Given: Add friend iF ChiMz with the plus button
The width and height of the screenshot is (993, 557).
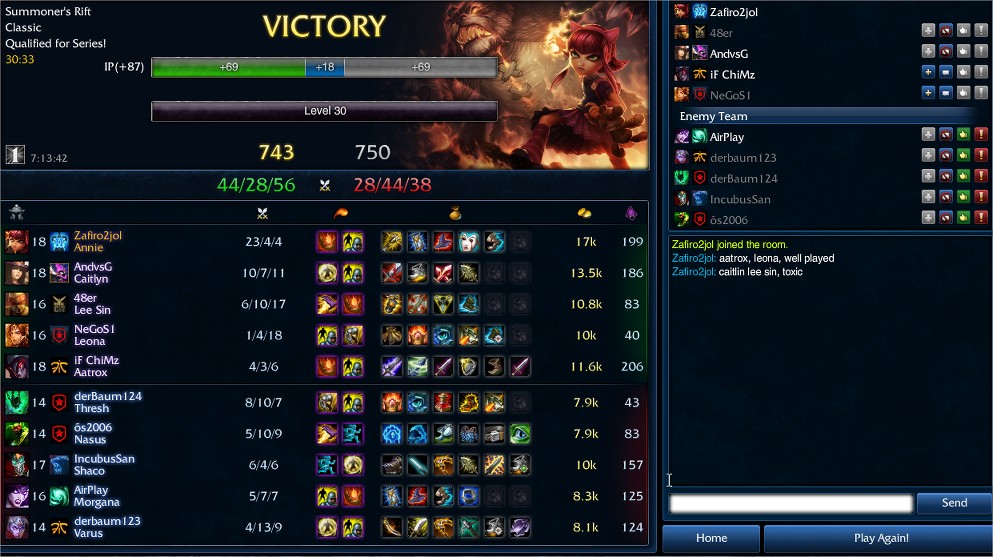Looking at the screenshot, I should [x=928, y=73].
